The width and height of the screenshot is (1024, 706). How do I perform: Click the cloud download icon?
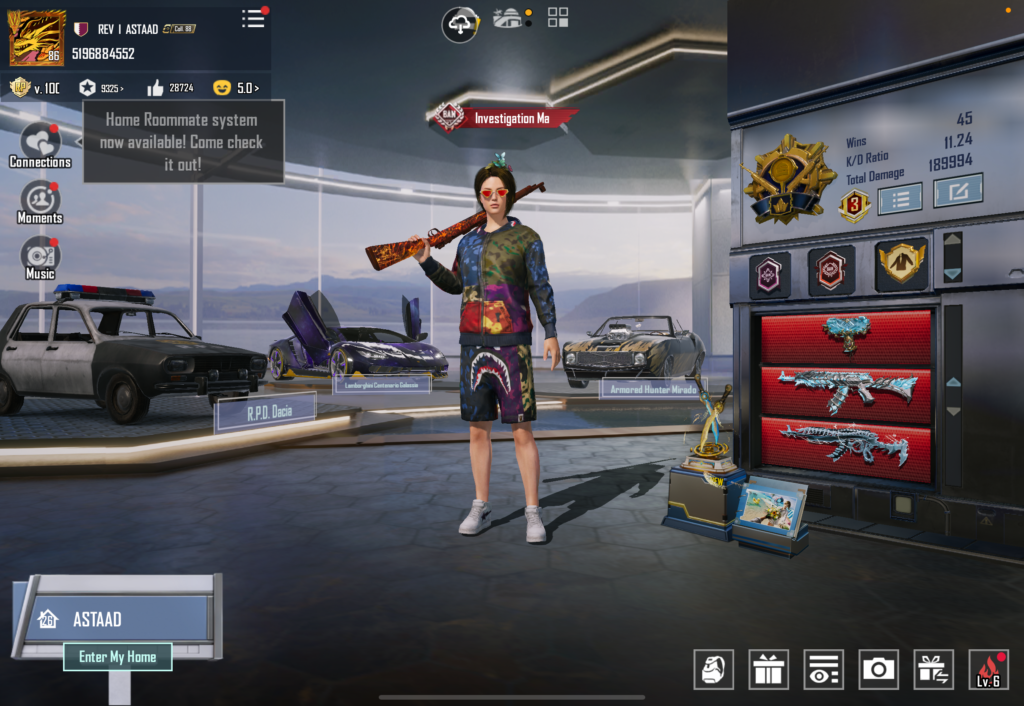tap(461, 24)
